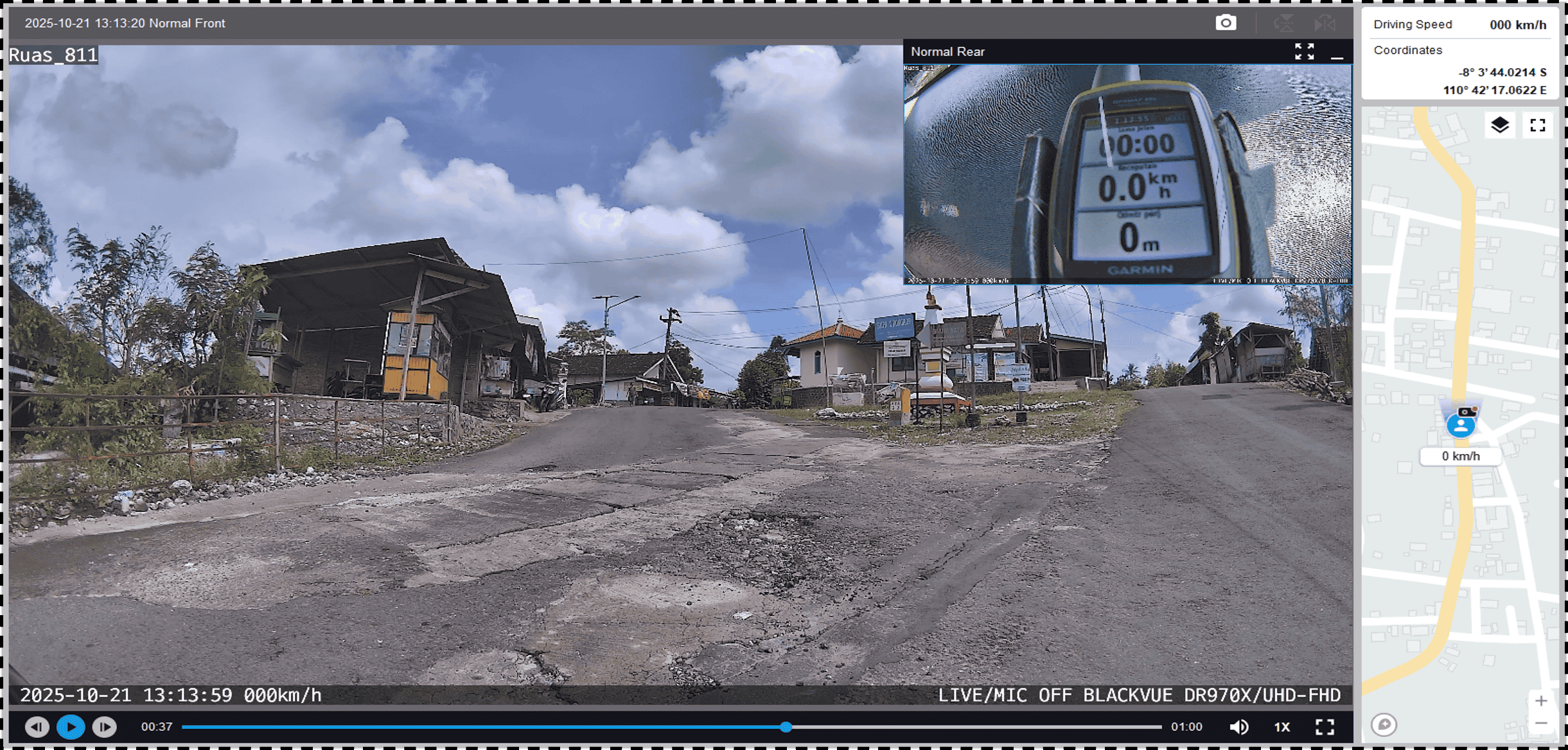Minimize the Normal Rear picture-in-picture window
Viewport: 1568px width, 750px height.
1337,53
